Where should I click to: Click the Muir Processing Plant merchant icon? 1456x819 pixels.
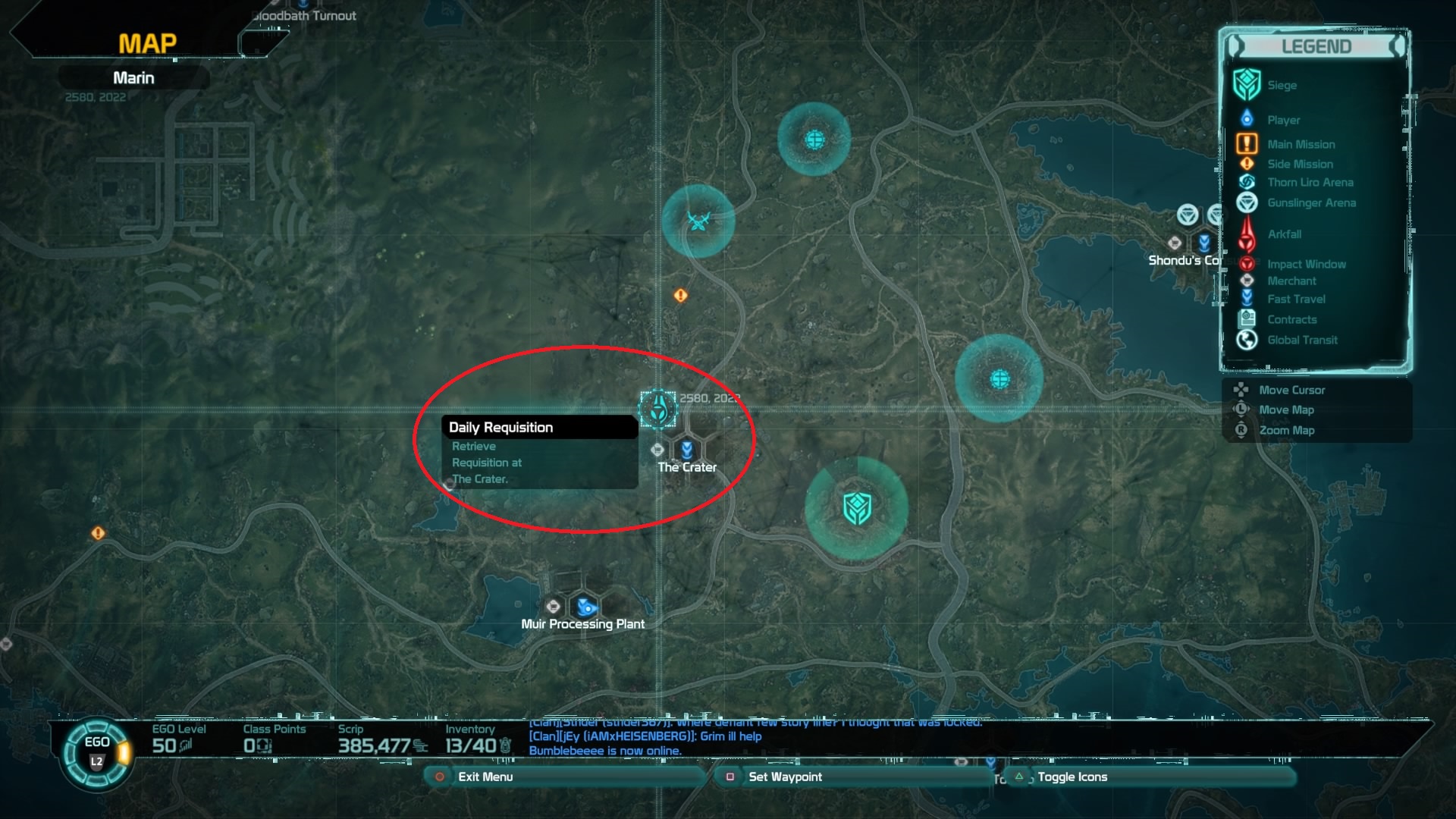click(x=554, y=606)
